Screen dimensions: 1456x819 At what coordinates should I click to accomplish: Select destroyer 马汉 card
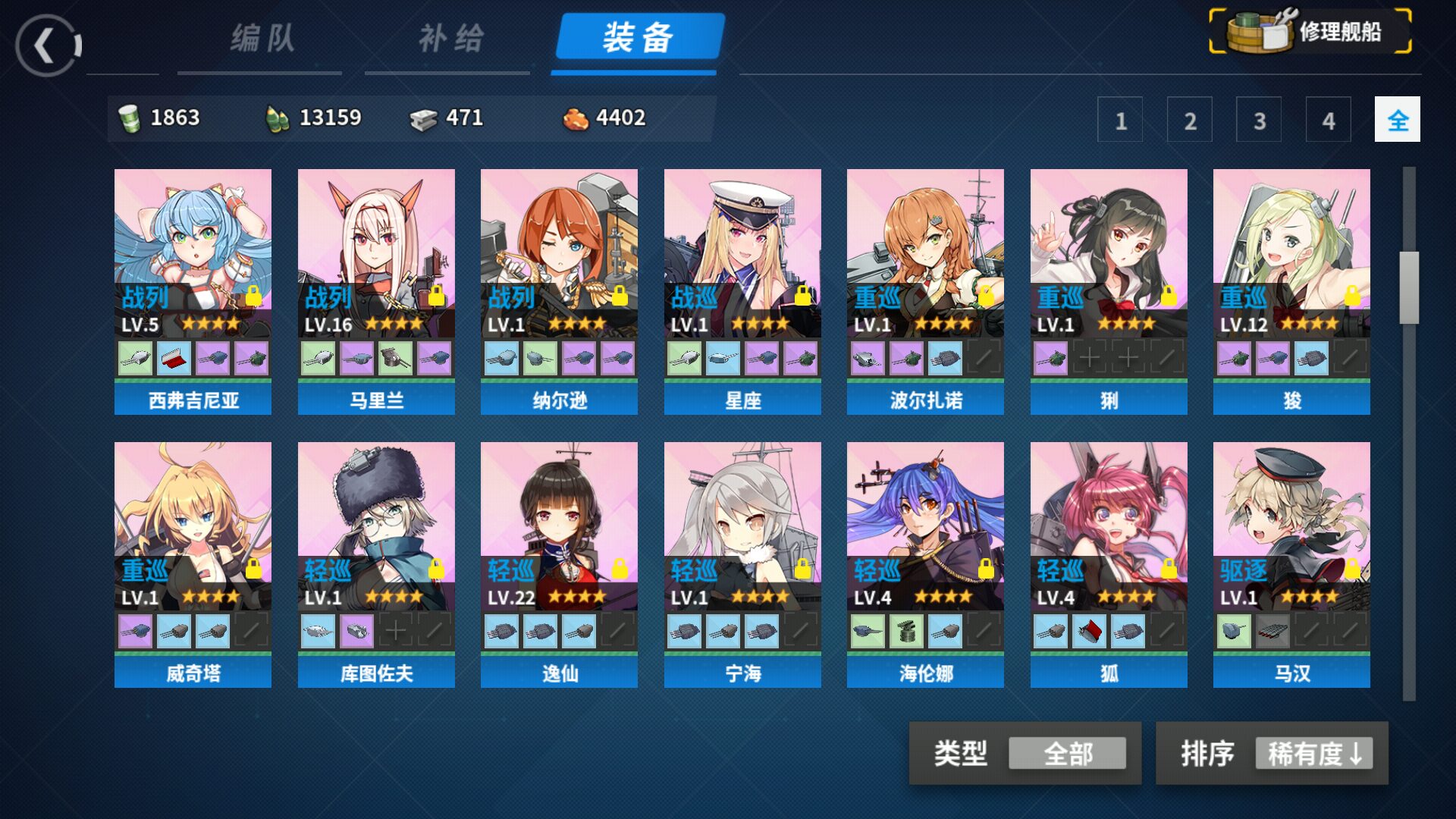click(x=1291, y=523)
